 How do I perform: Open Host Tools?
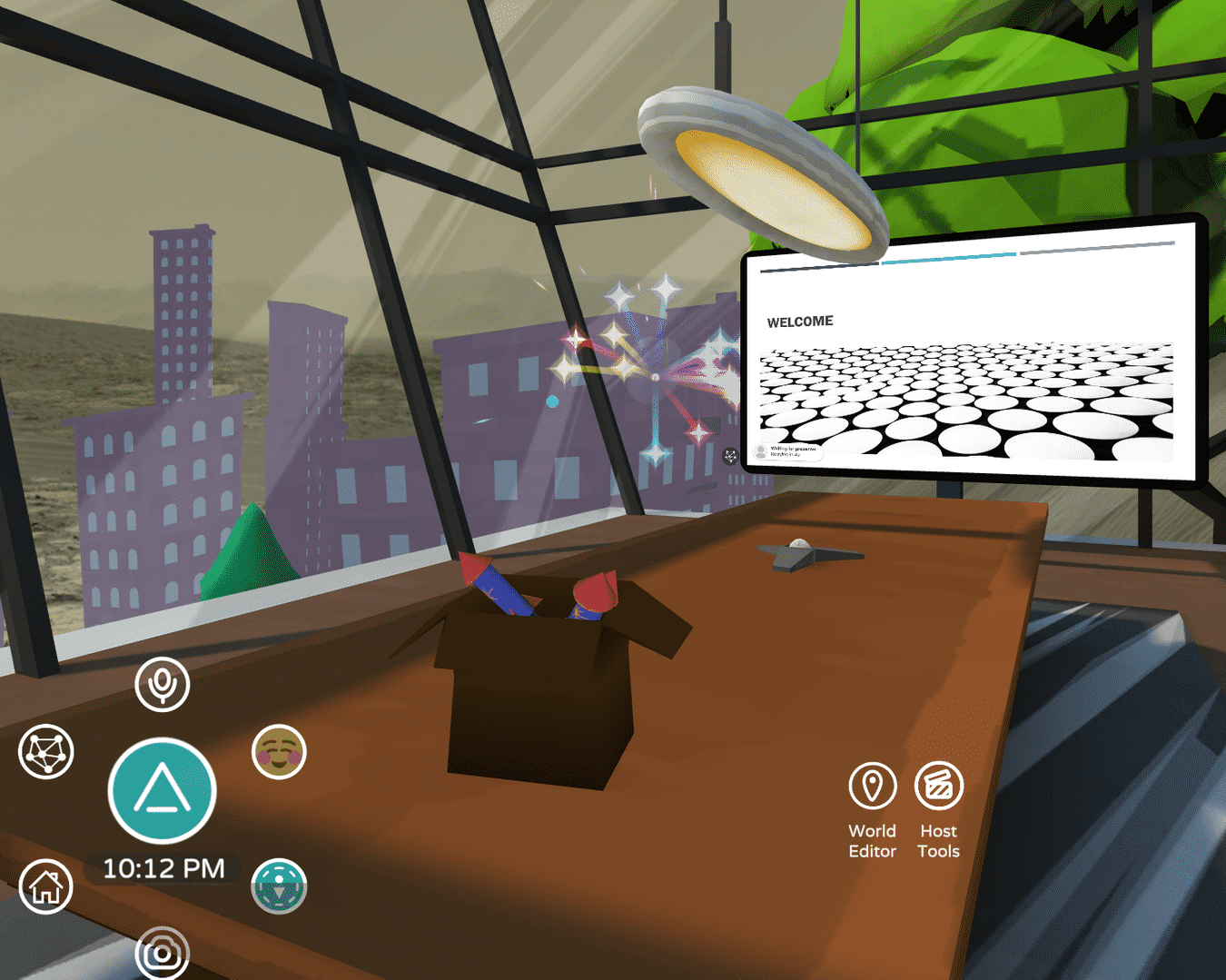[938, 787]
